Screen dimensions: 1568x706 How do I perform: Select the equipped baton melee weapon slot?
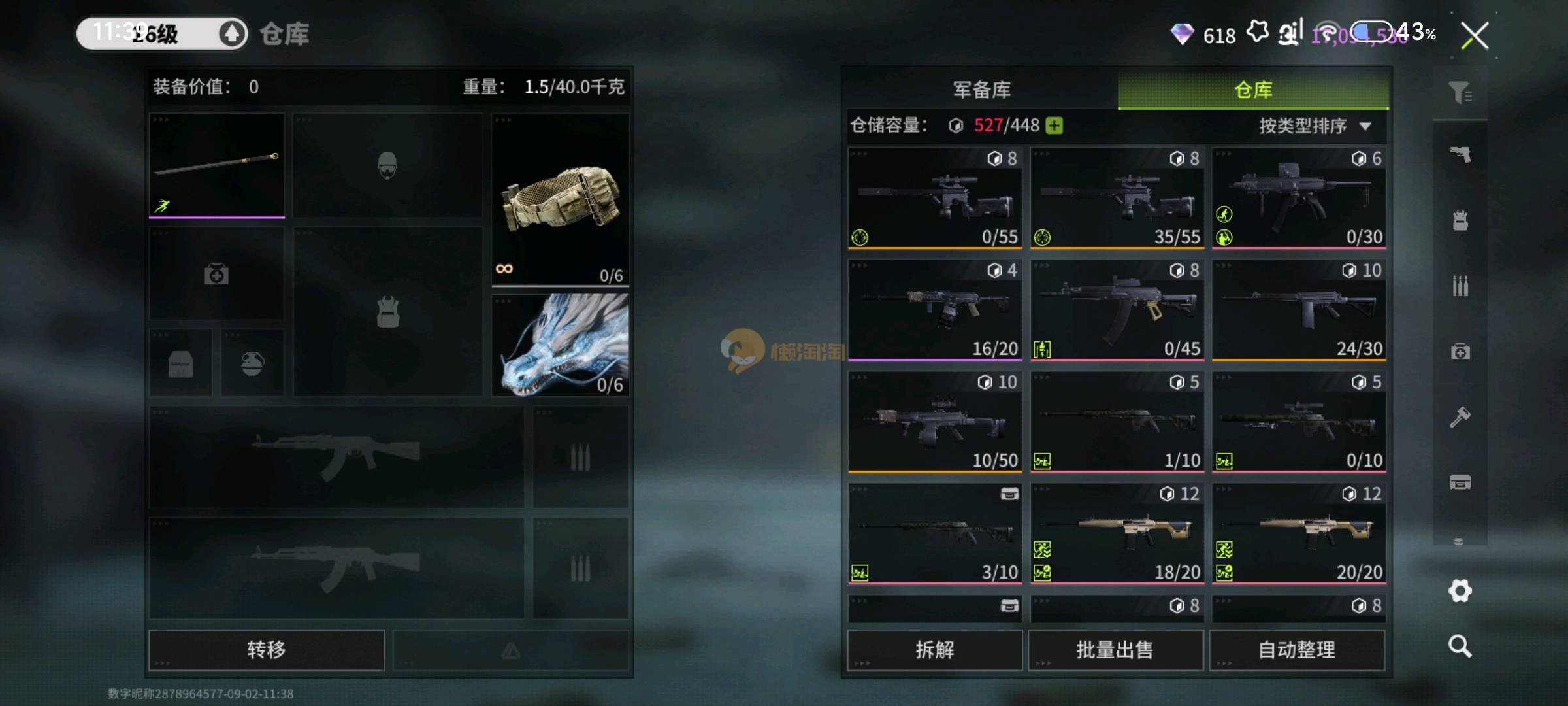[x=217, y=165]
